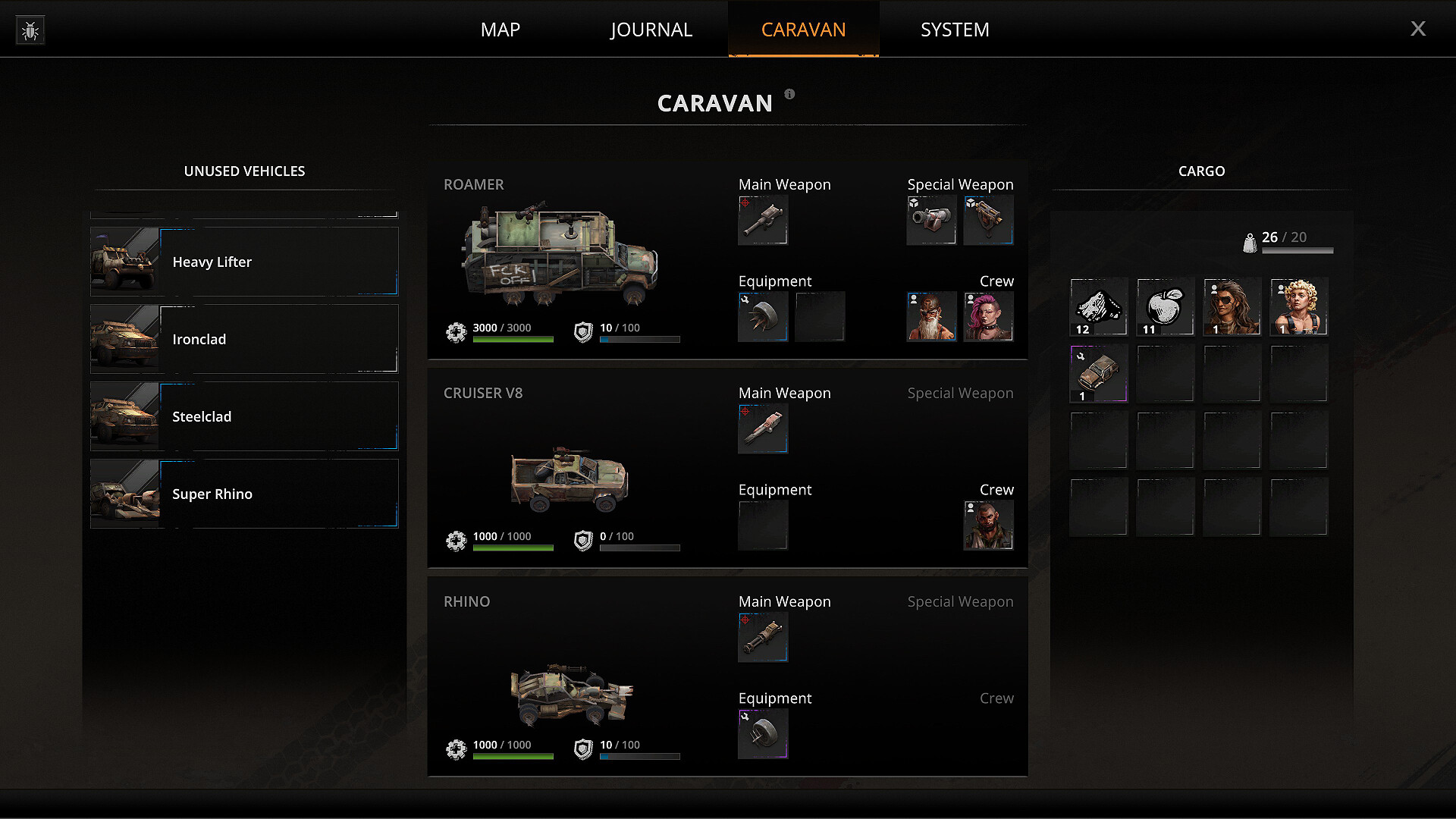Select the Heavy Lifter unused vehicle
The image size is (1456, 819).
tap(244, 262)
